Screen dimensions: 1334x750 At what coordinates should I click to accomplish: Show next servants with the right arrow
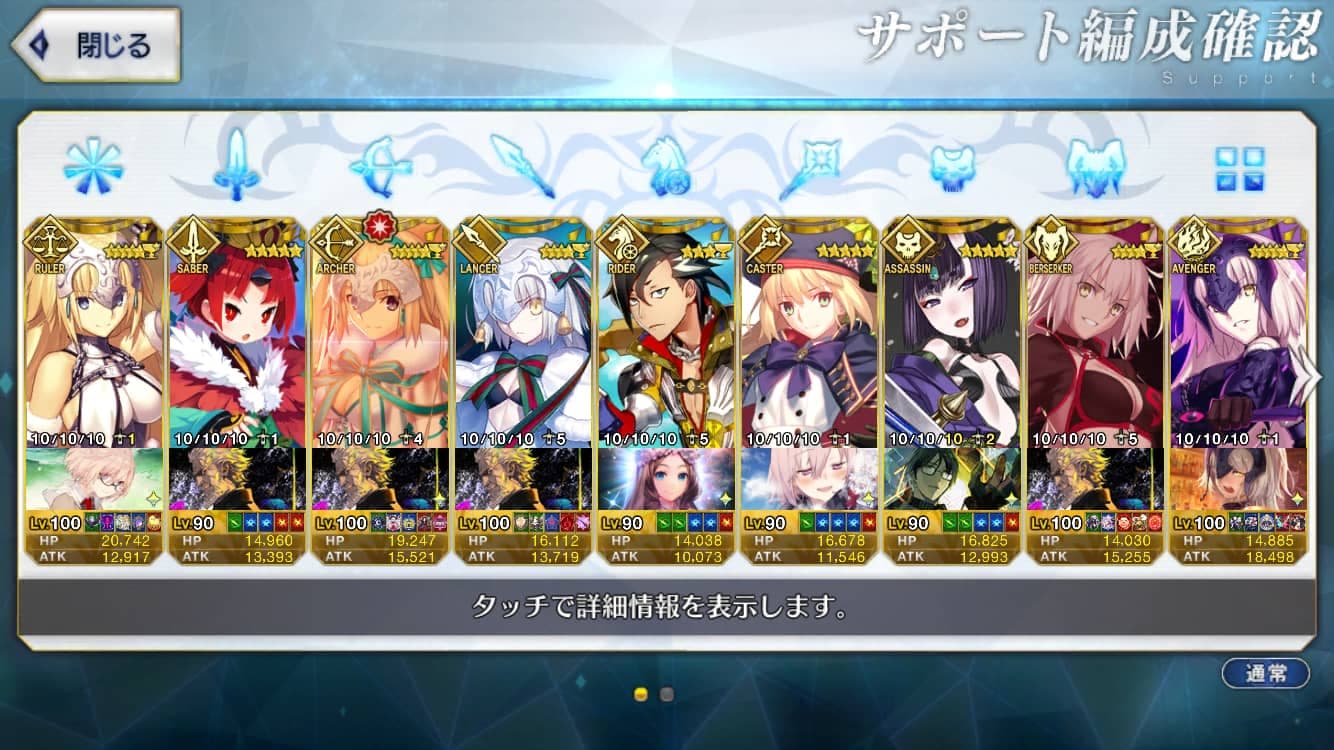tap(1305, 376)
